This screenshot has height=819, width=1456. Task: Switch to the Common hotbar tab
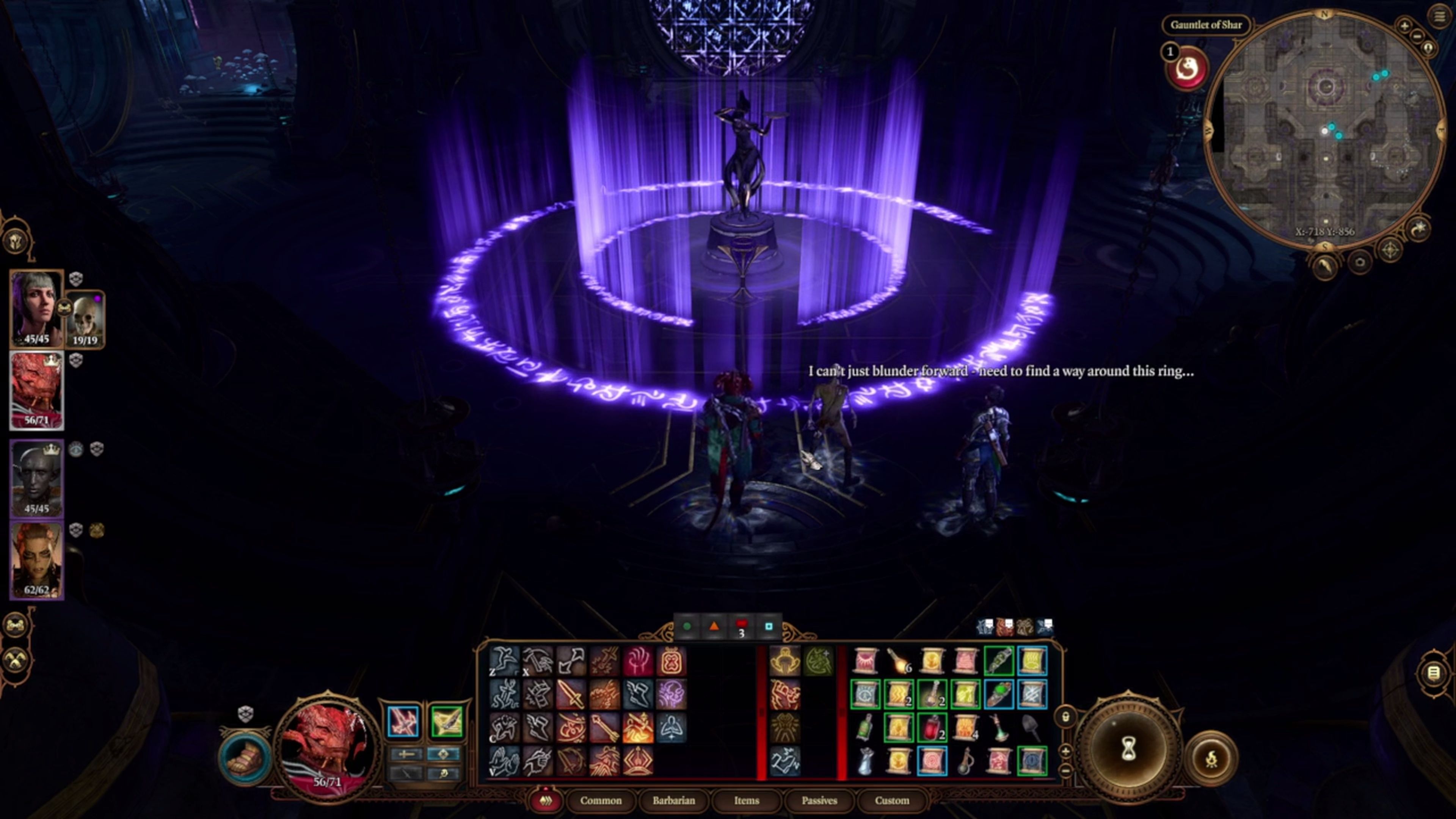pos(600,800)
